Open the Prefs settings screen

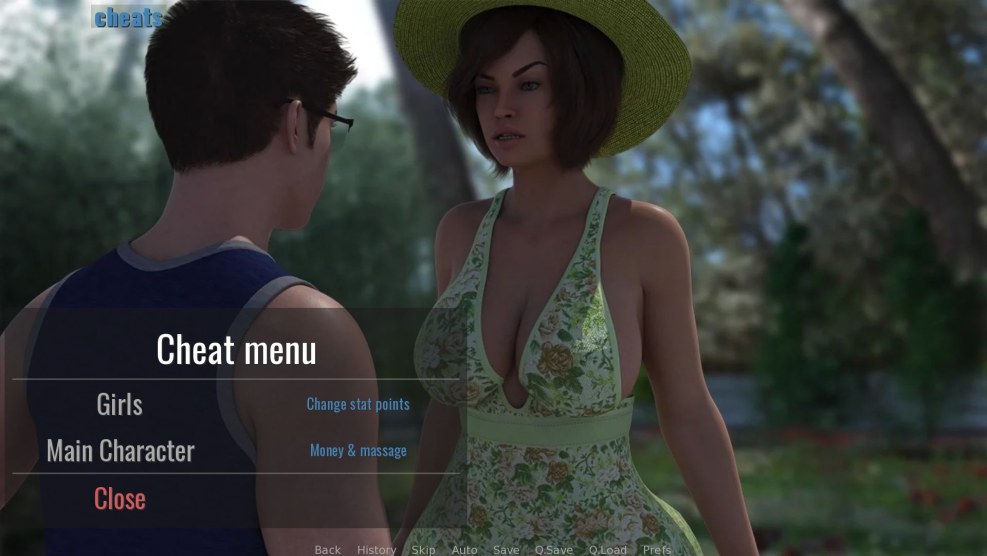click(x=657, y=549)
